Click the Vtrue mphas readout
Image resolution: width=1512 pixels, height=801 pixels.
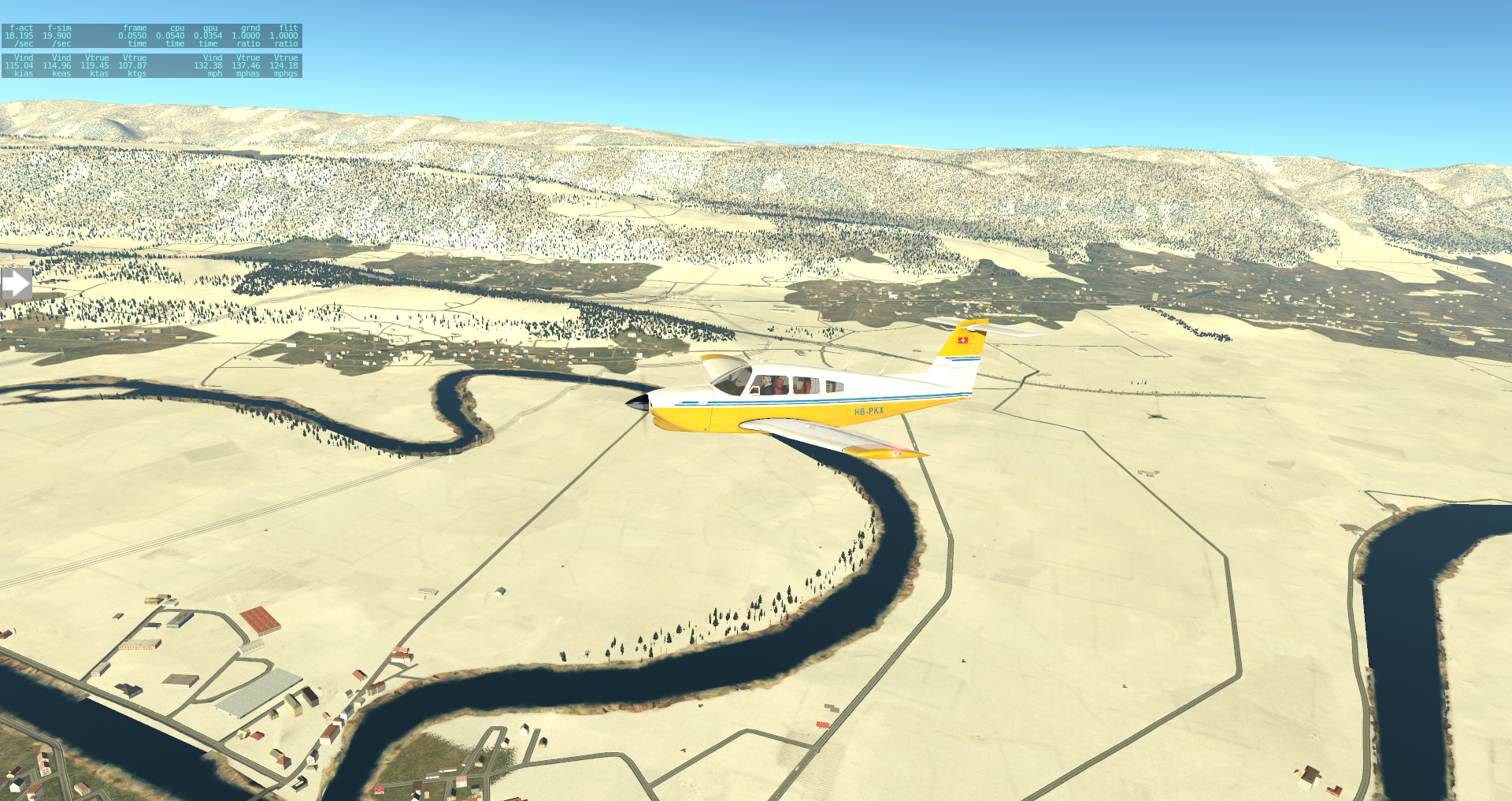click(x=244, y=66)
